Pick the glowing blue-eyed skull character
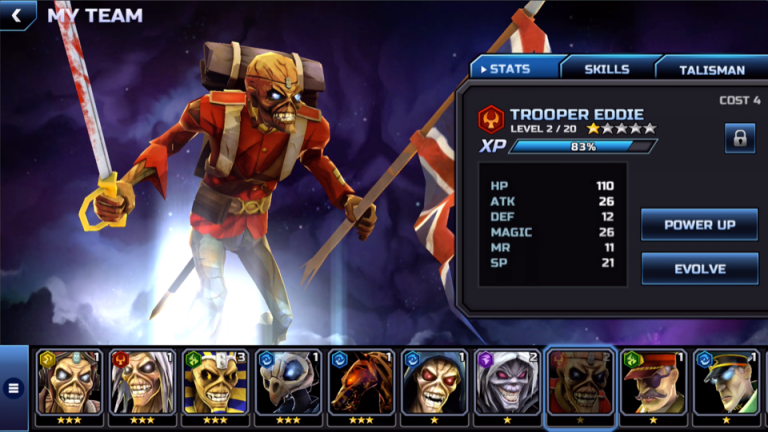The width and height of the screenshot is (768, 432). click(x=288, y=384)
